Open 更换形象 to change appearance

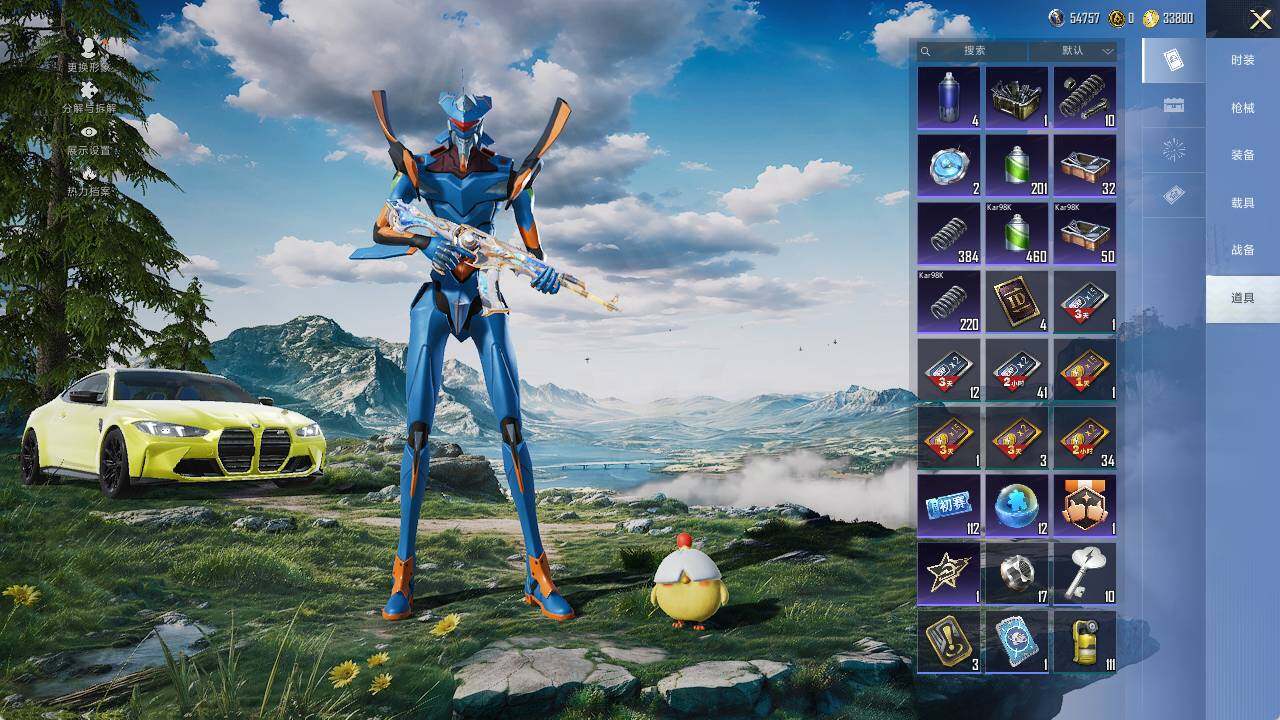[x=89, y=55]
